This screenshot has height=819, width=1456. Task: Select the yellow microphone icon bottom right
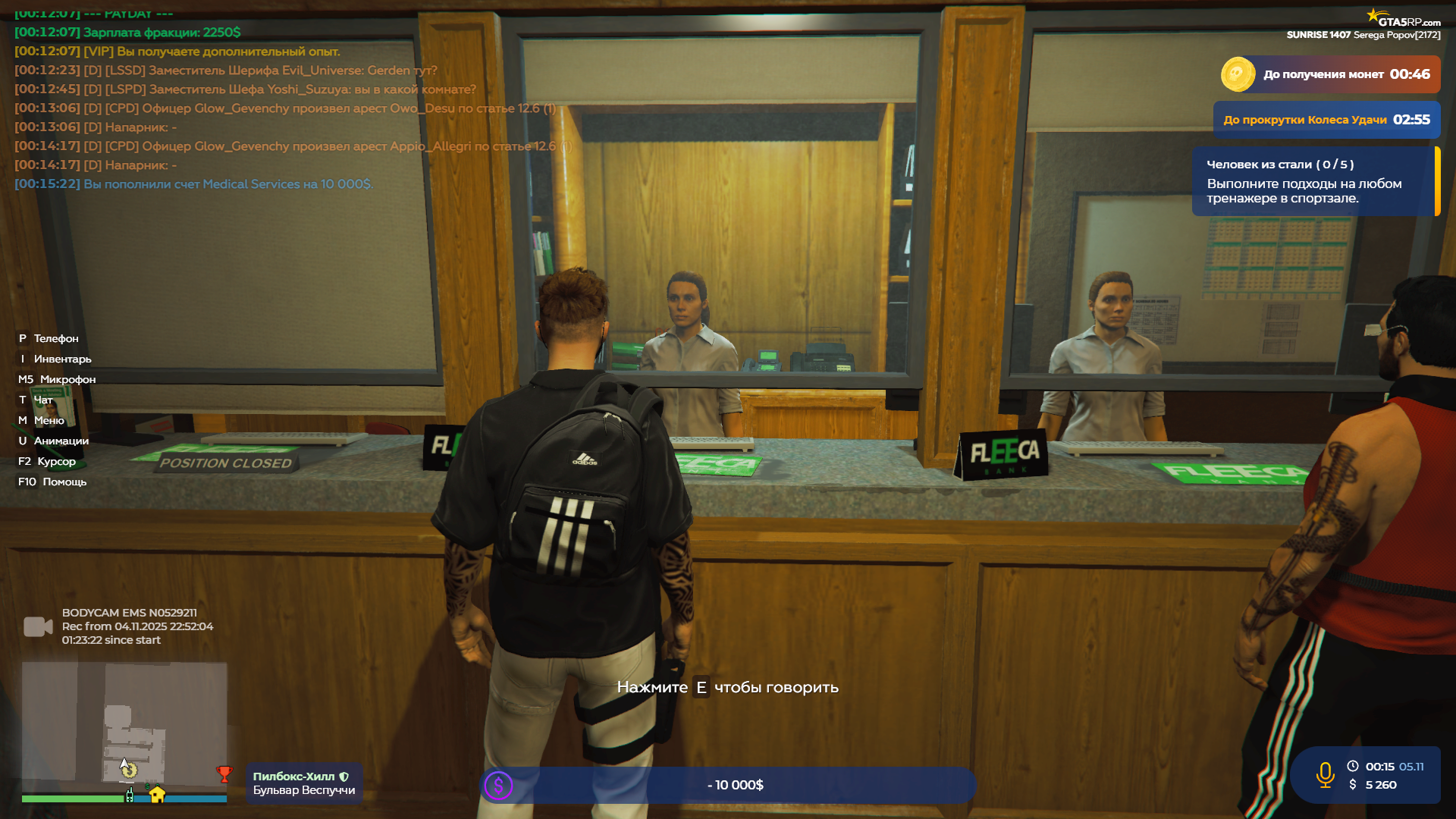pyautogui.click(x=1323, y=774)
